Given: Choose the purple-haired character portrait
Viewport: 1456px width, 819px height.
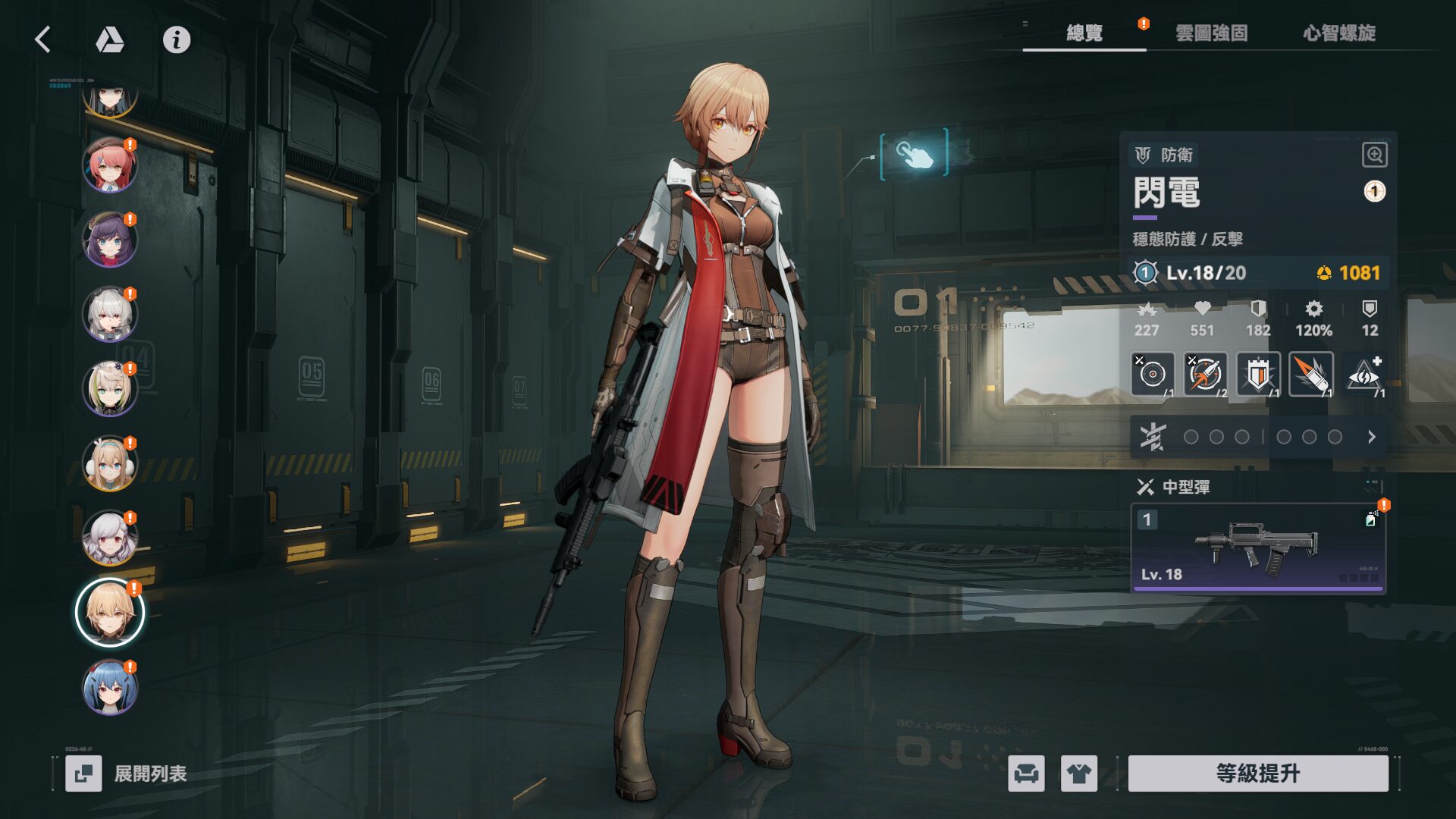Looking at the screenshot, I should (110, 240).
